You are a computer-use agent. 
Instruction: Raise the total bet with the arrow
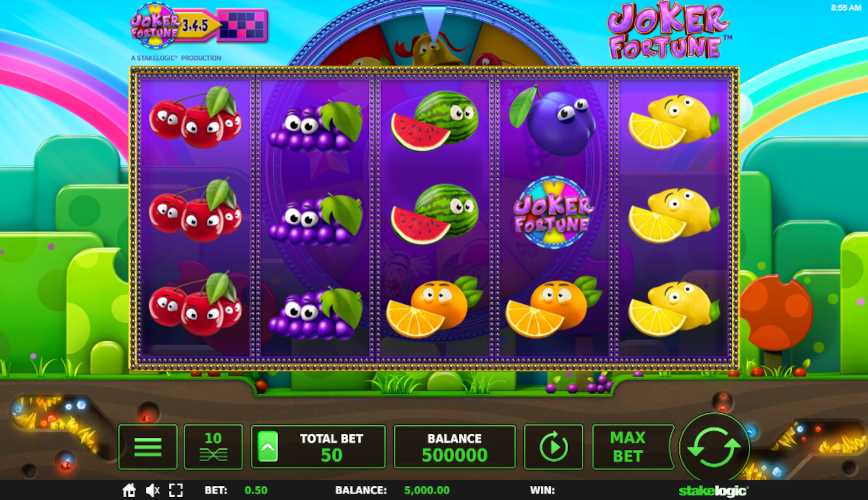[x=269, y=447]
